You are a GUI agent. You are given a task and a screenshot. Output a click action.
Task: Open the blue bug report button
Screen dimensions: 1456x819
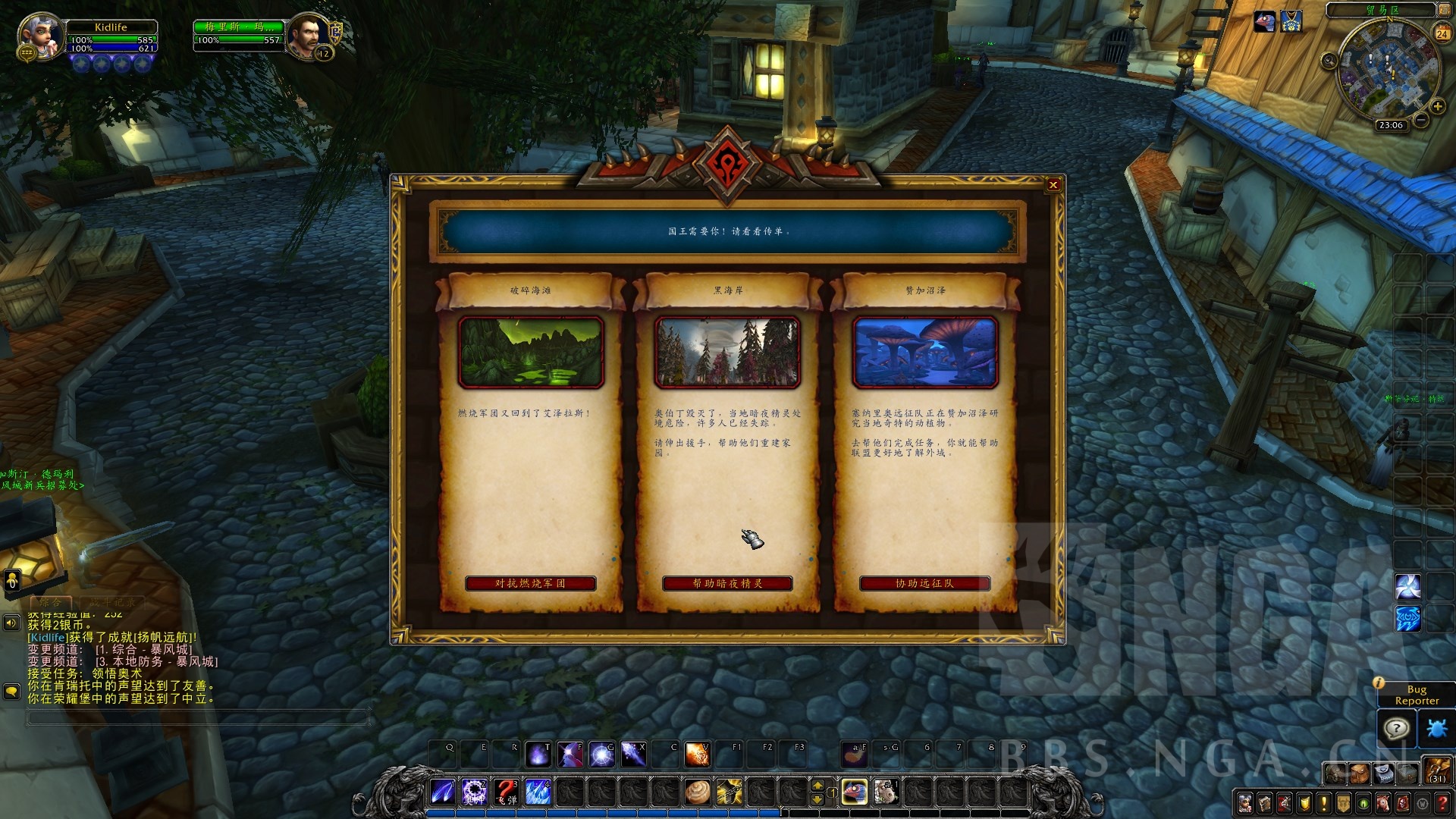coord(1436,729)
